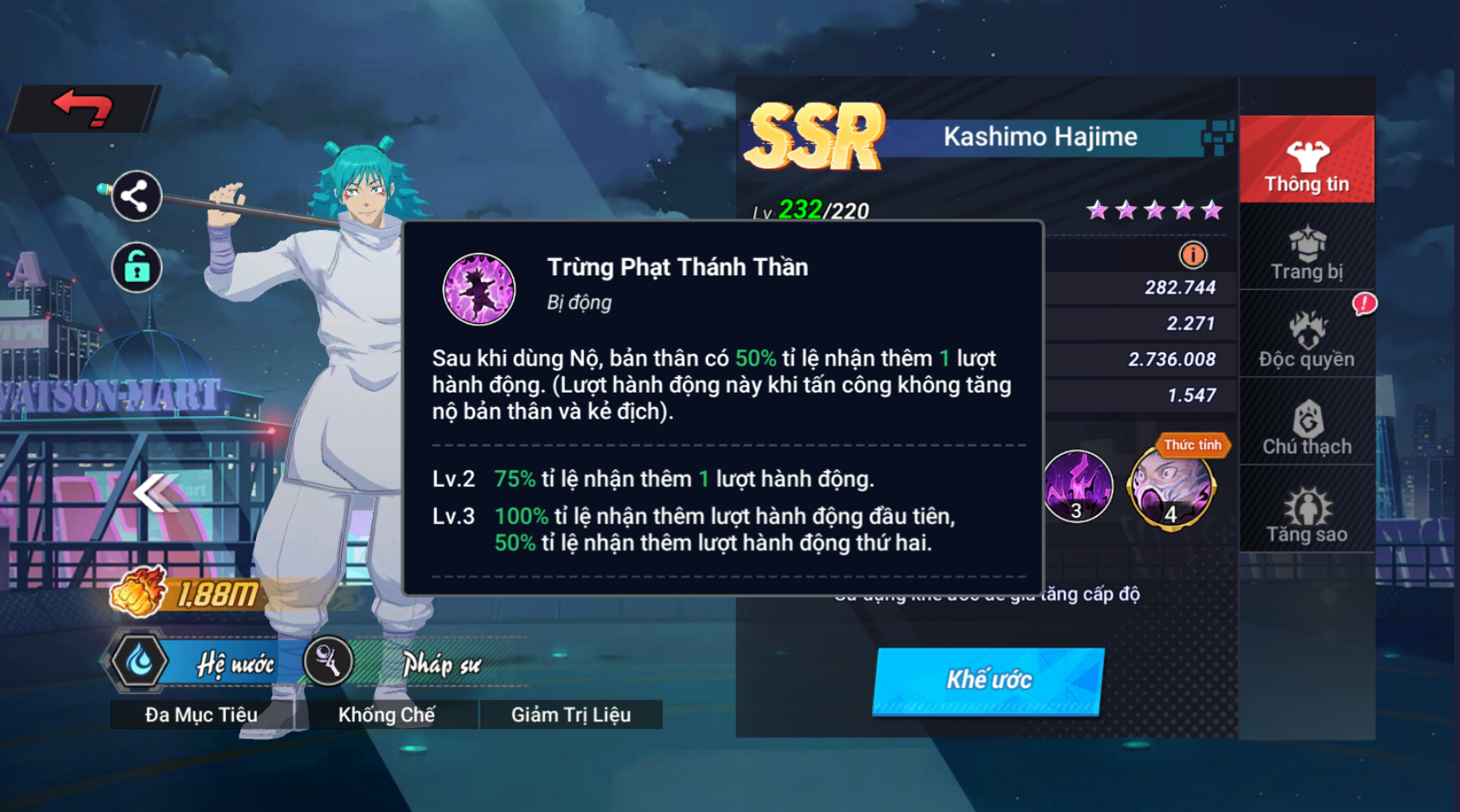Open the grid icon beside Kashimo Hajime
This screenshot has width=1460, height=812.
click(1217, 137)
